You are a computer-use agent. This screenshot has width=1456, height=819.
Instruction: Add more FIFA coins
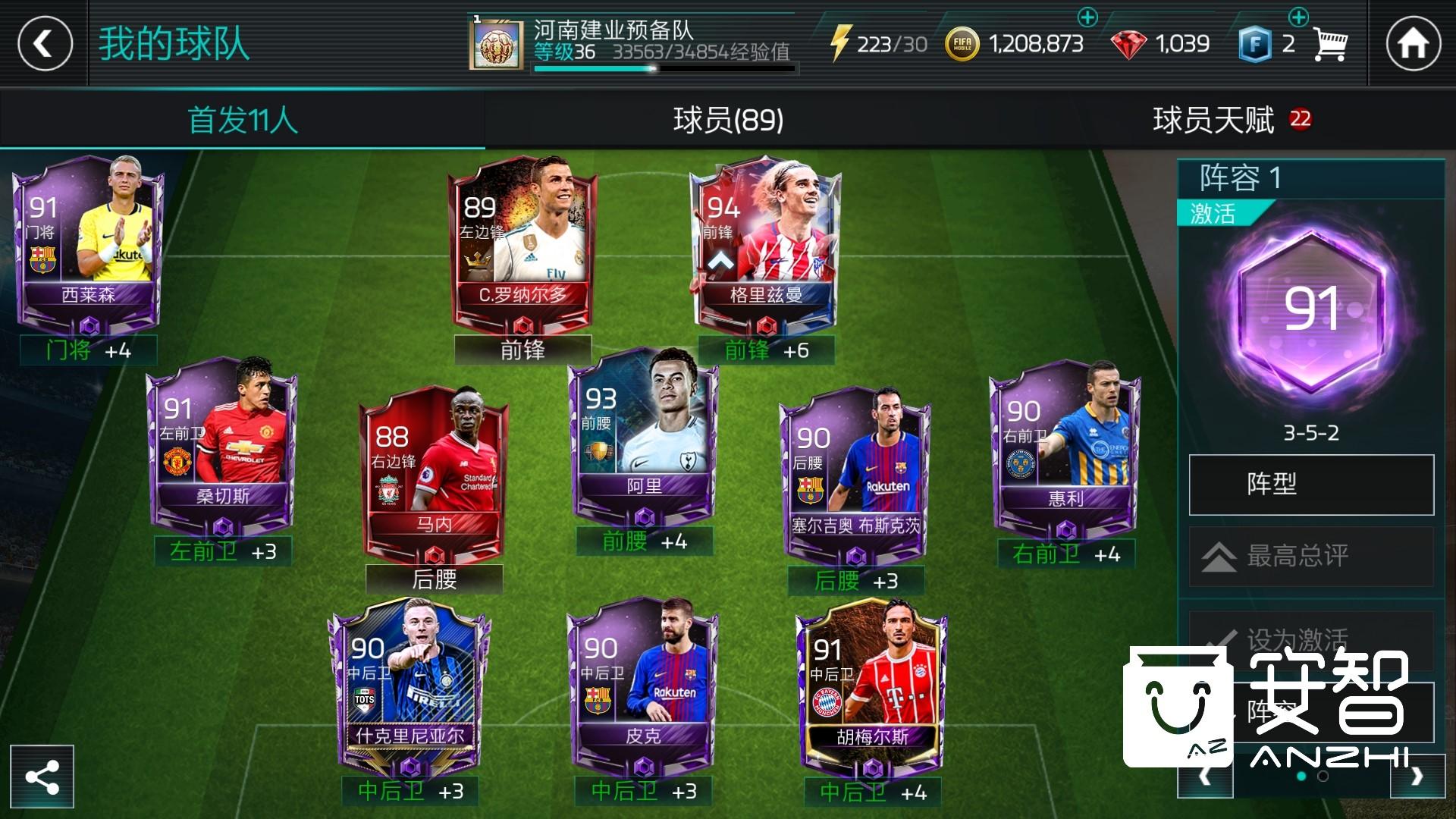point(1087,17)
